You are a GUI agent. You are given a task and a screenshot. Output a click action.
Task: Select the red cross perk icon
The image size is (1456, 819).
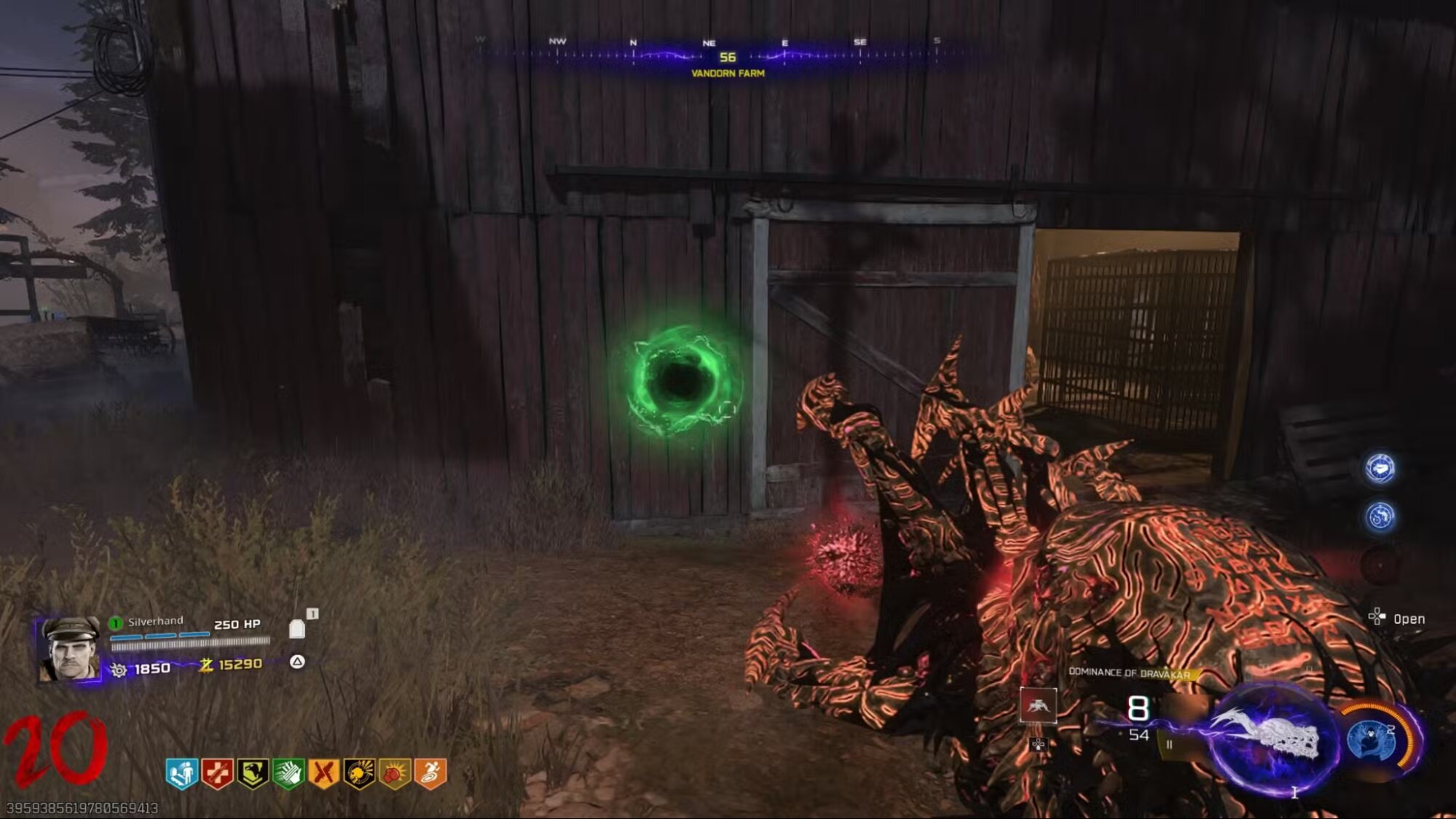click(217, 773)
